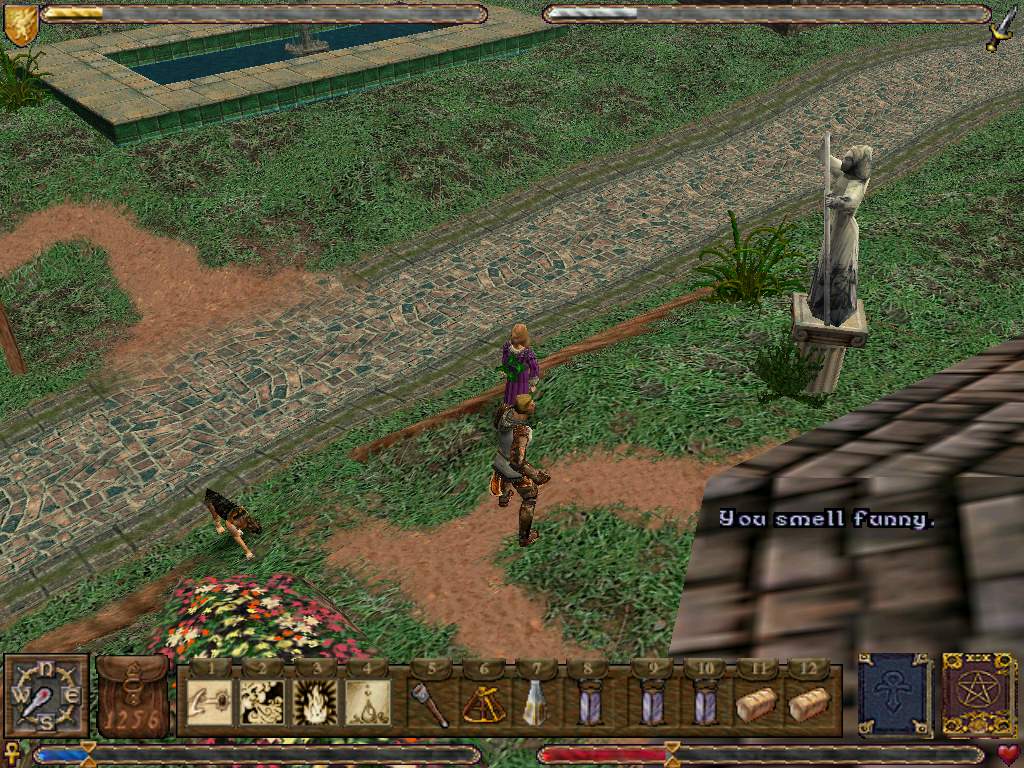The height and width of the screenshot is (768, 1024).
Task: Equip the hammer in slot 5
Action: (430, 702)
